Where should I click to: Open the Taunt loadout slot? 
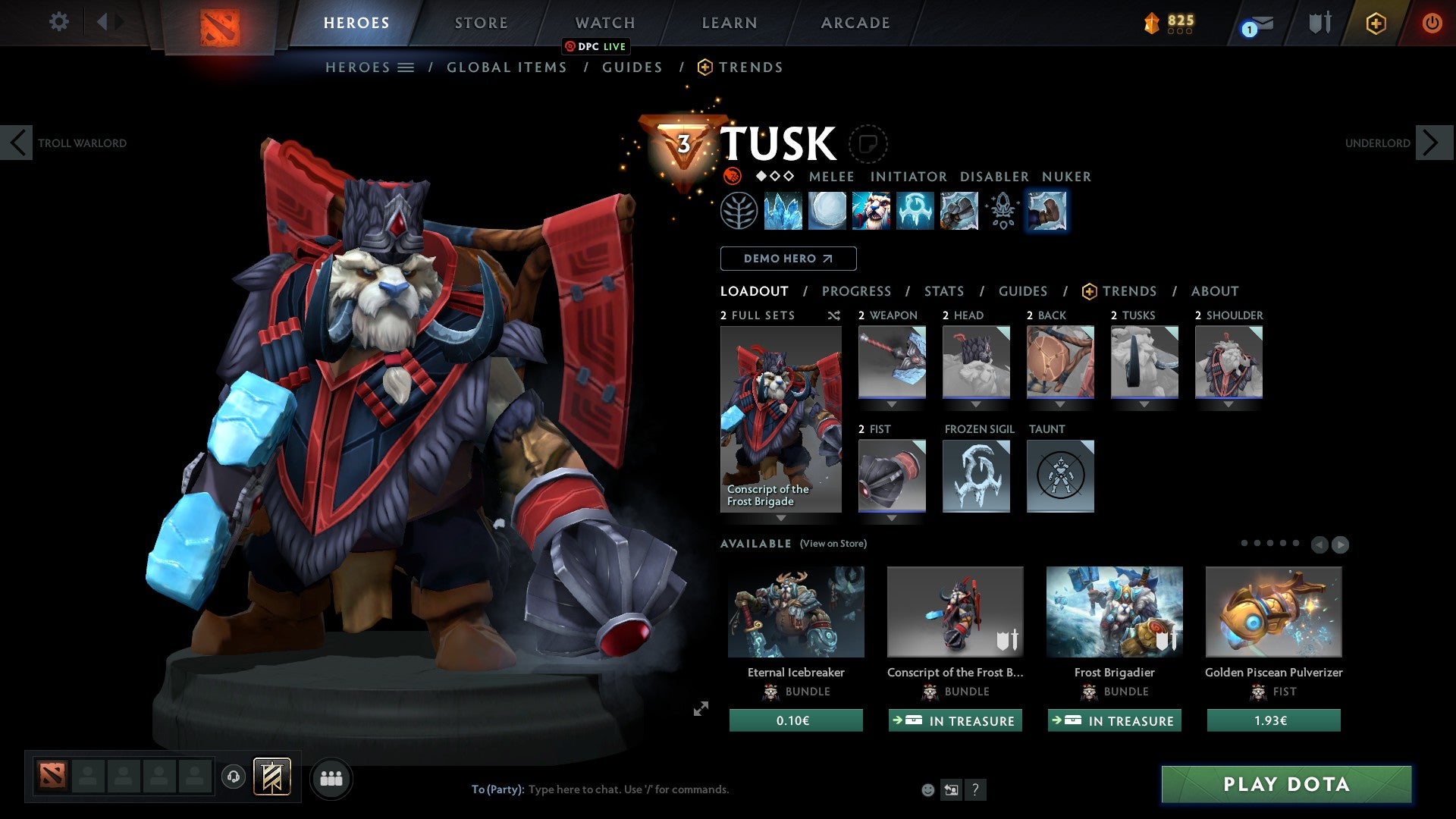[1060, 476]
